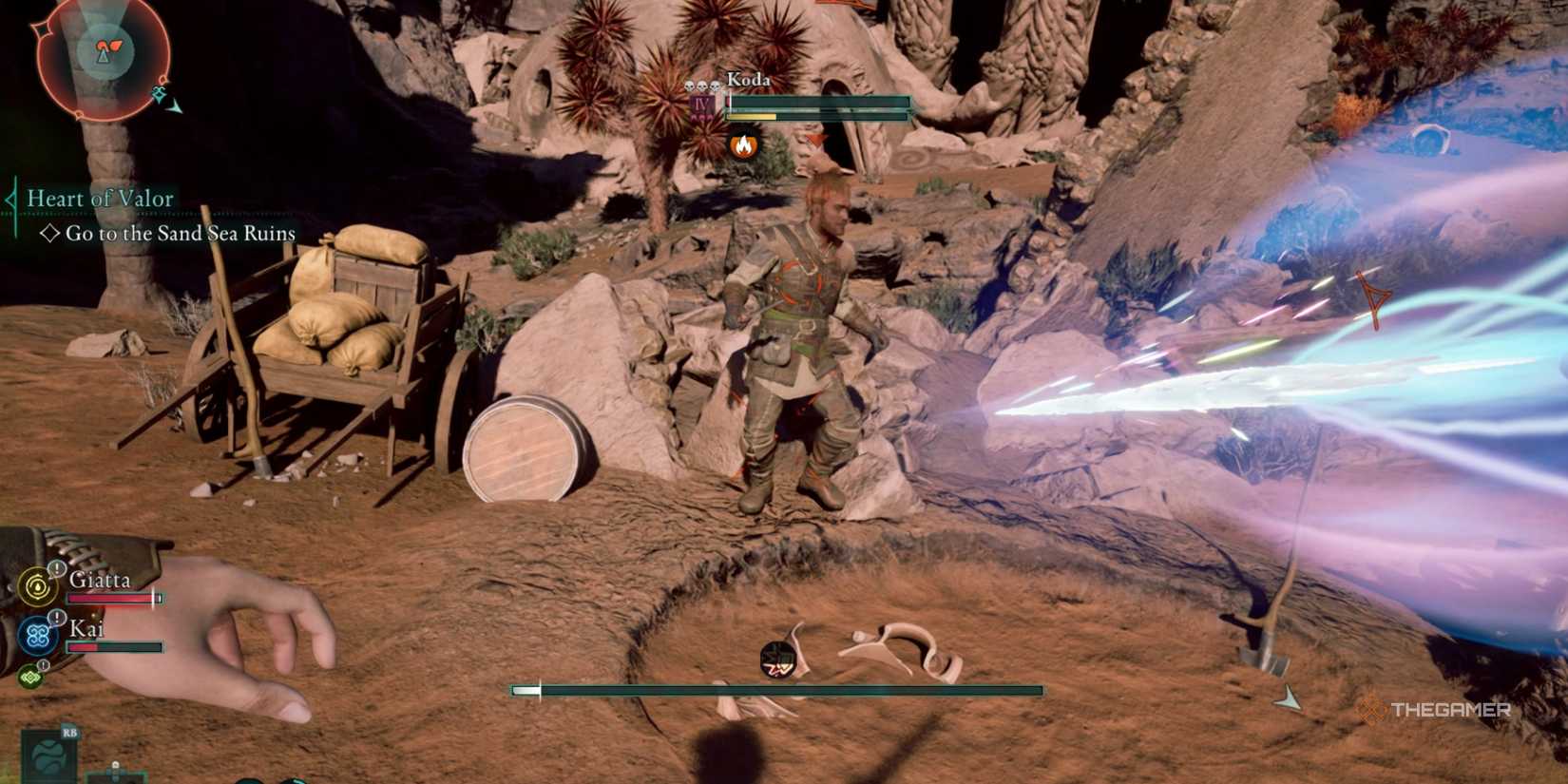Click the green godlike ability icon below Kai
This screenshot has width=1568, height=784.
pyautogui.click(x=30, y=676)
